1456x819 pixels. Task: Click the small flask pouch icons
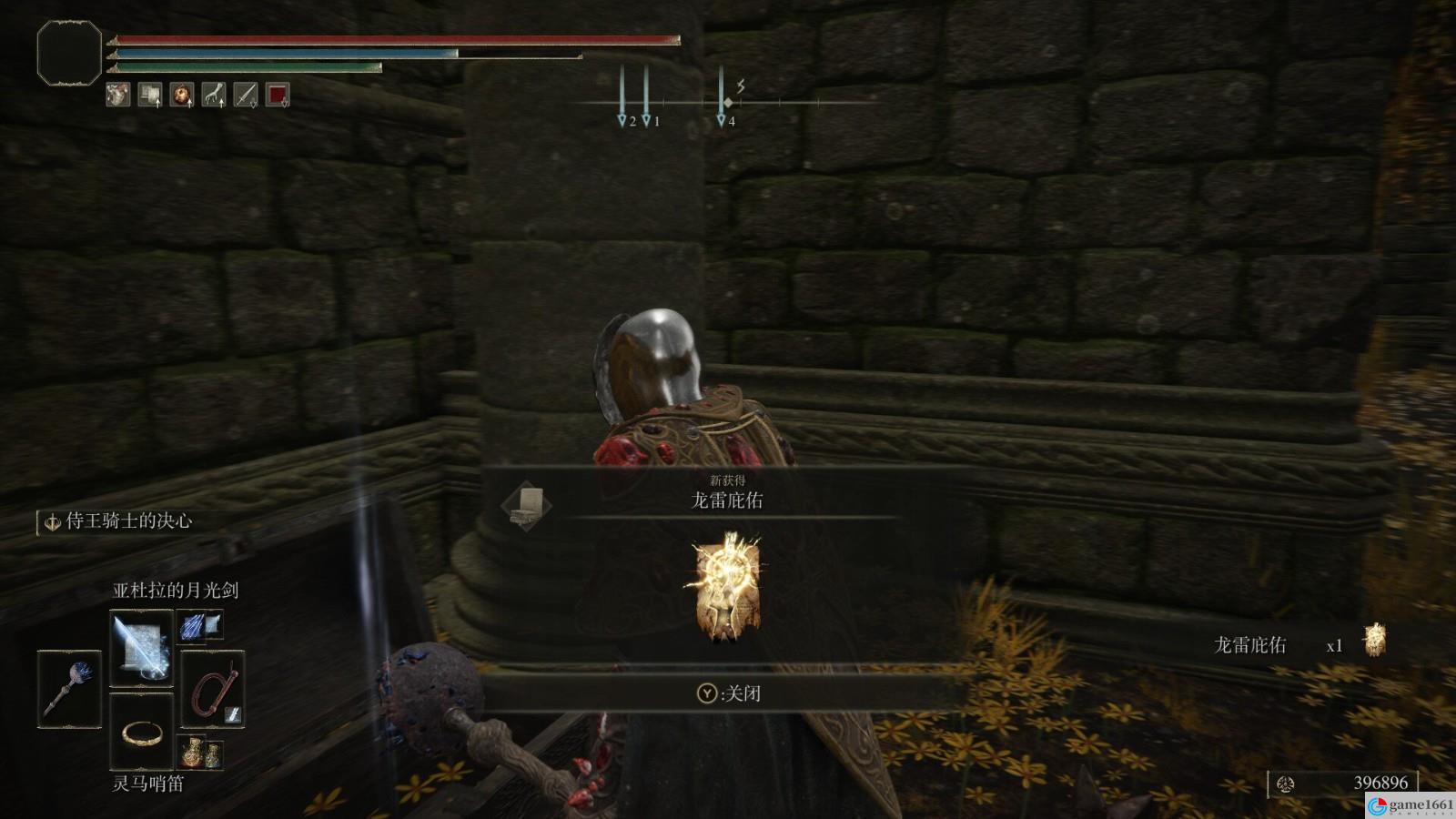pyautogui.click(x=201, y=753)
